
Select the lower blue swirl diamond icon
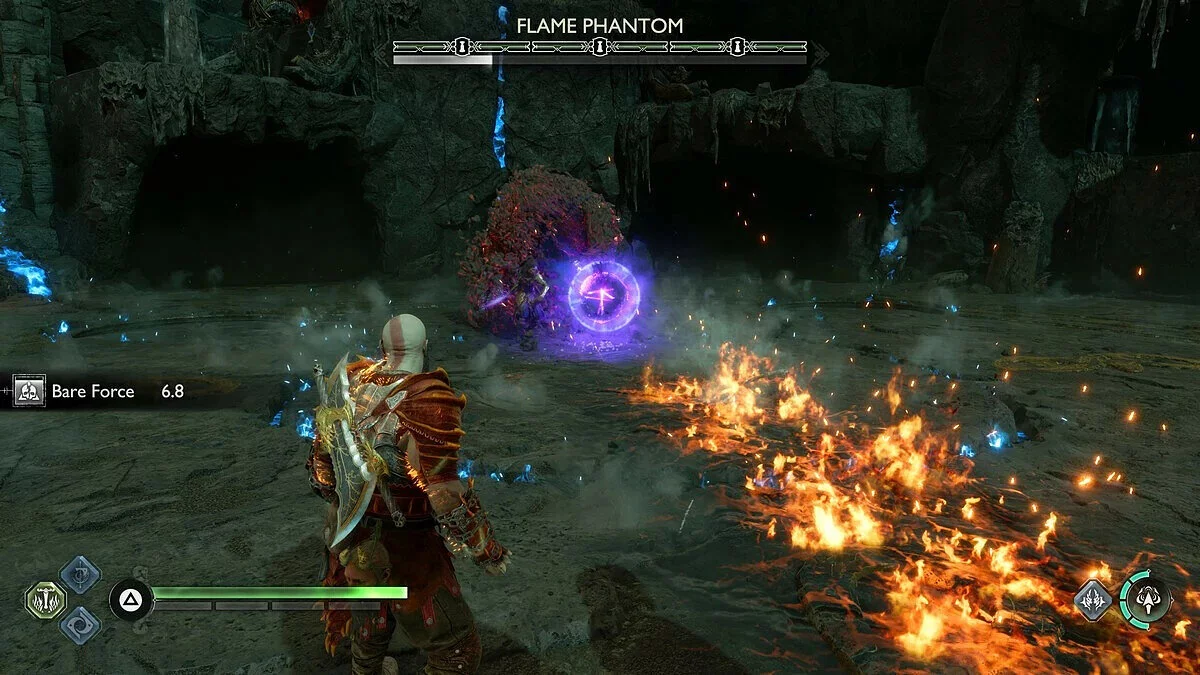[x=79, y=625]
